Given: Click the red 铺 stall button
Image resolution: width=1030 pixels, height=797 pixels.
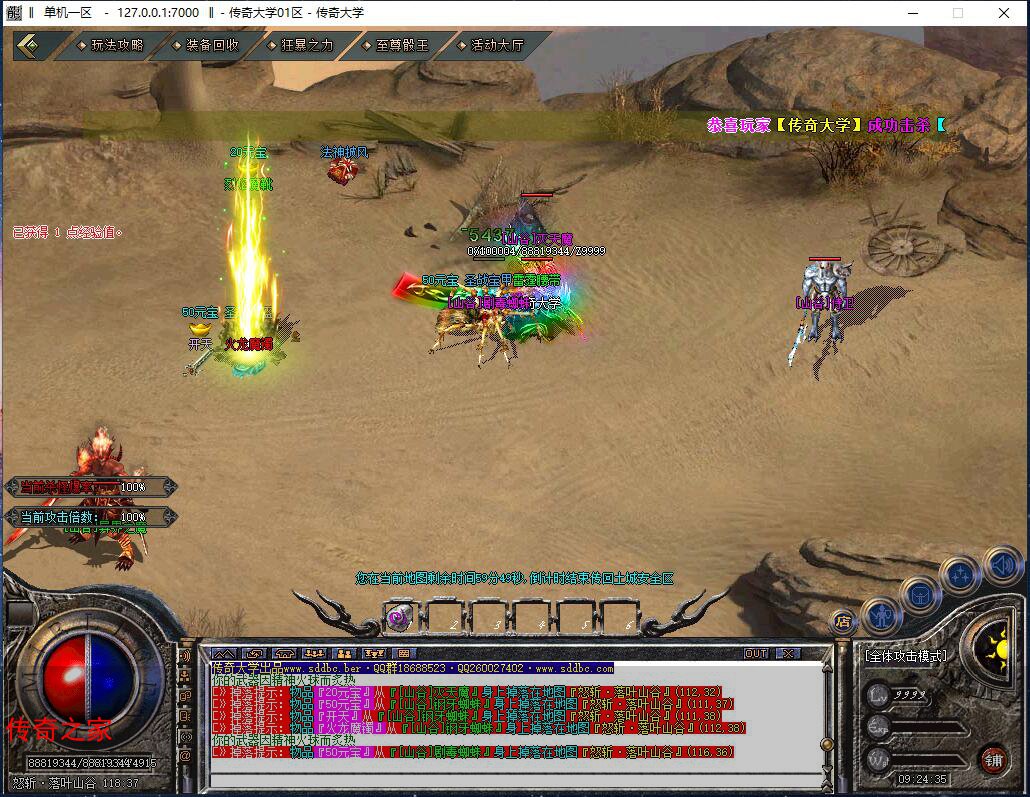Looking at the screenshot, I should coord(992,758).
